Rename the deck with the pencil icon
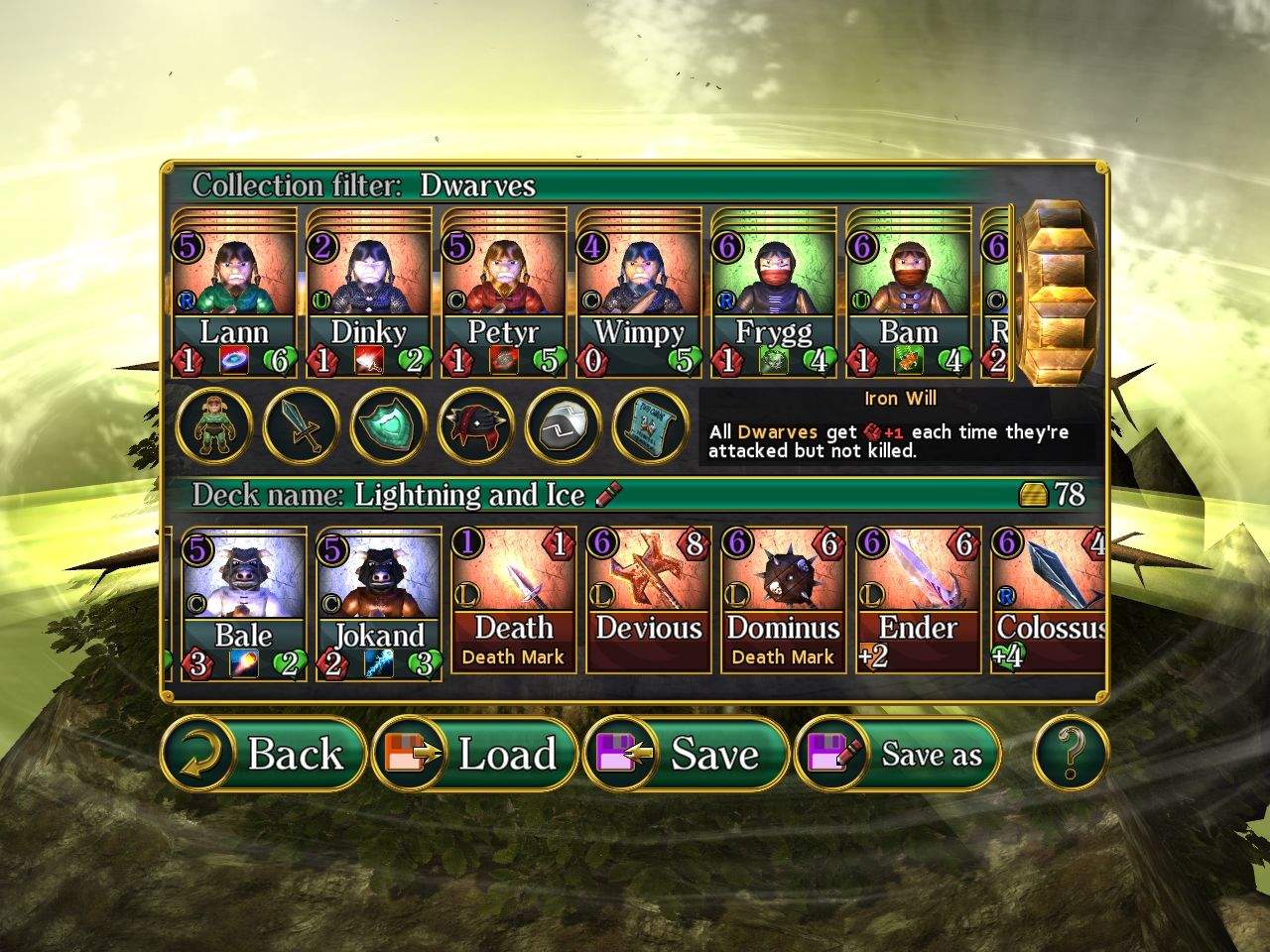Viewport: 1270px width, 952px height. coord(607,493)
